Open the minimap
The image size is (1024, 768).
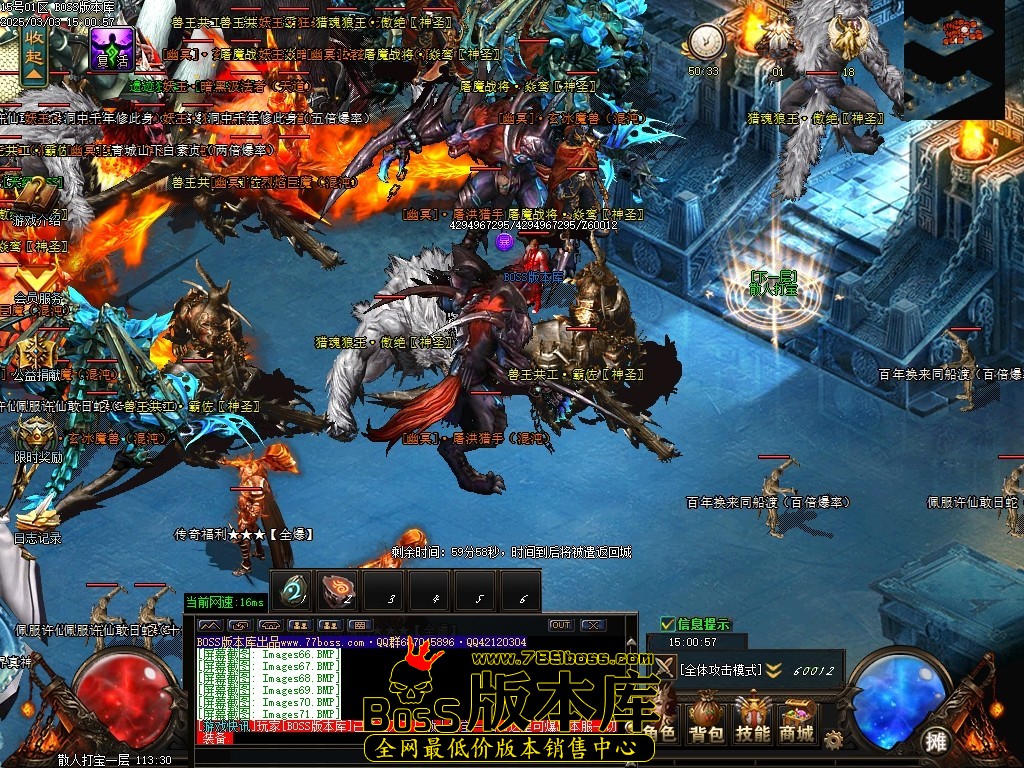tap(953, 59)
